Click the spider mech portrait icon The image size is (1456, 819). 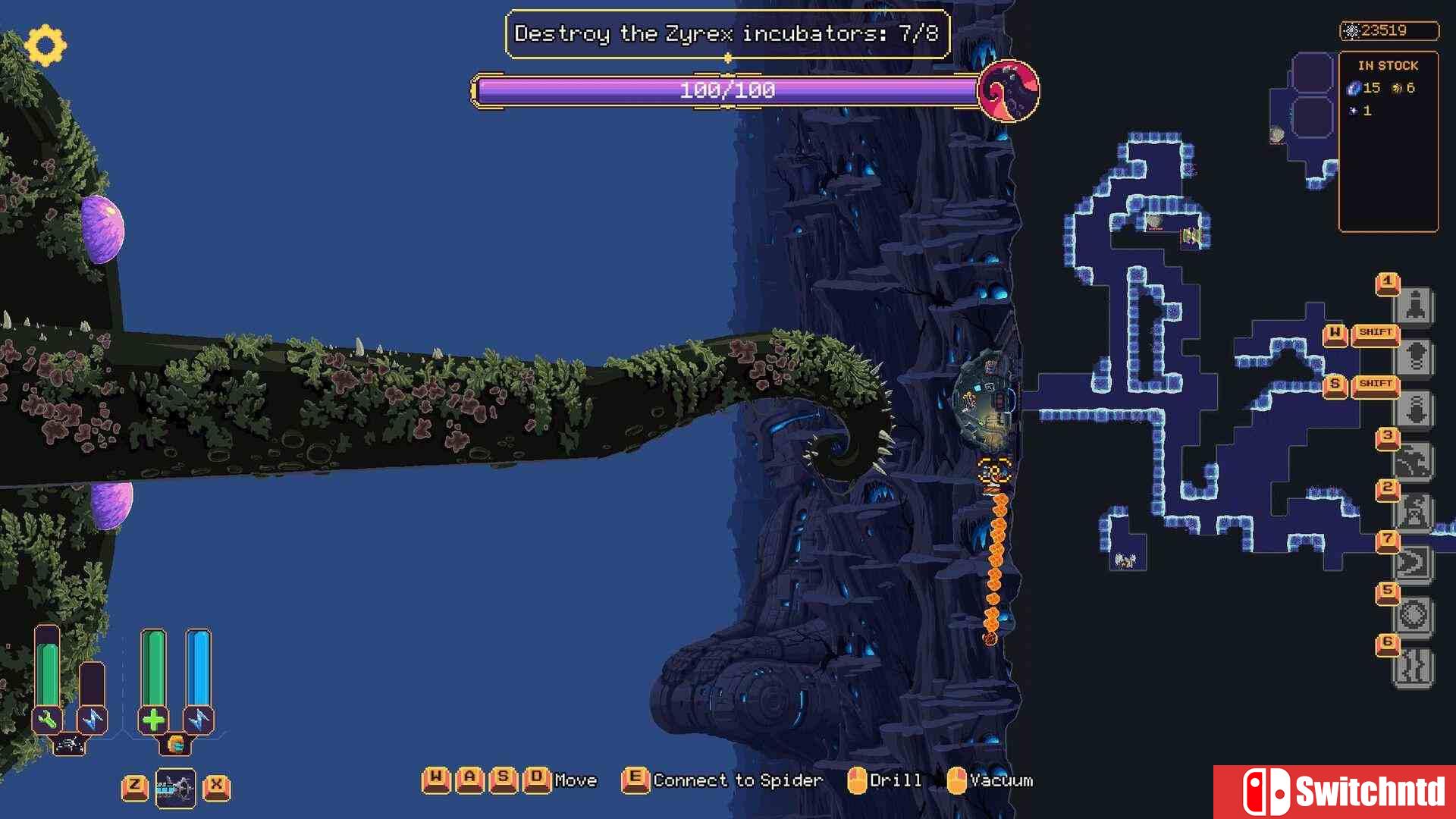(x=70, y=745)
